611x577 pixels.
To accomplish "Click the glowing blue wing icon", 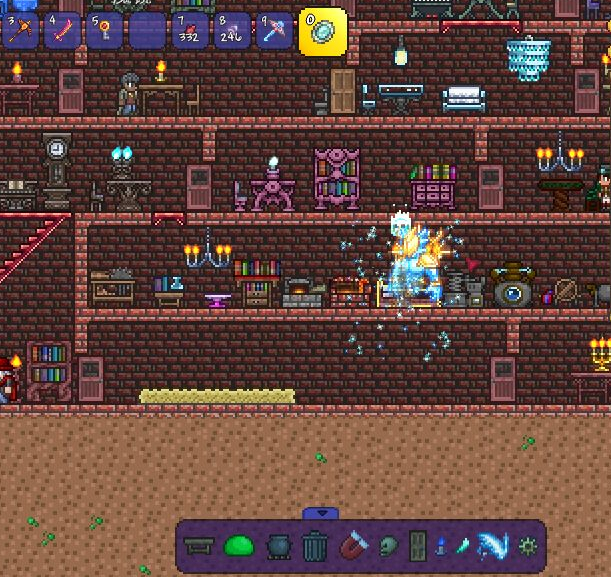I will pyautogui.click(x=492, y=546).
